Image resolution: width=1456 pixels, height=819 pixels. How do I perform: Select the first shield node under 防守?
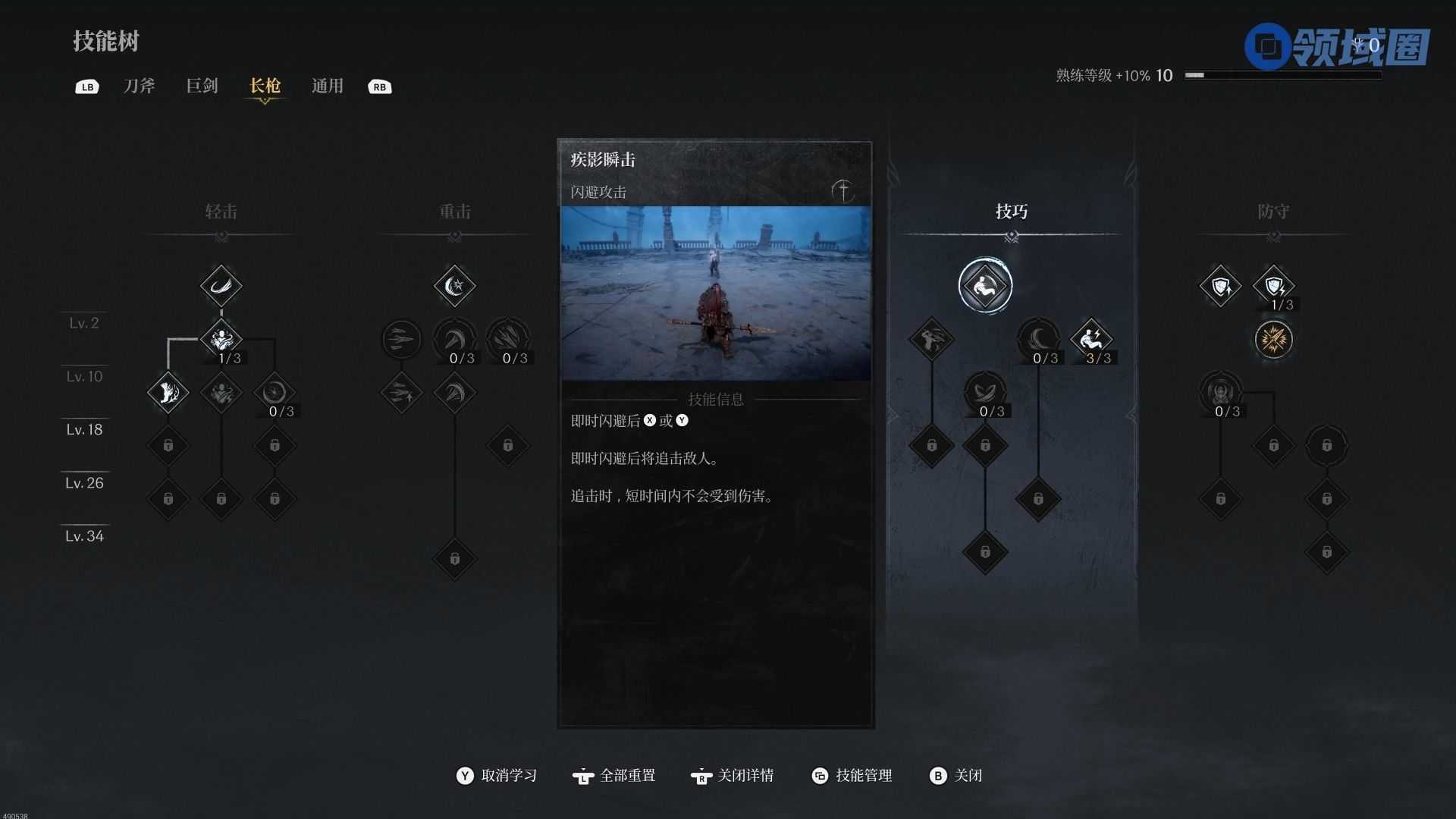[x=1220, y=286]
